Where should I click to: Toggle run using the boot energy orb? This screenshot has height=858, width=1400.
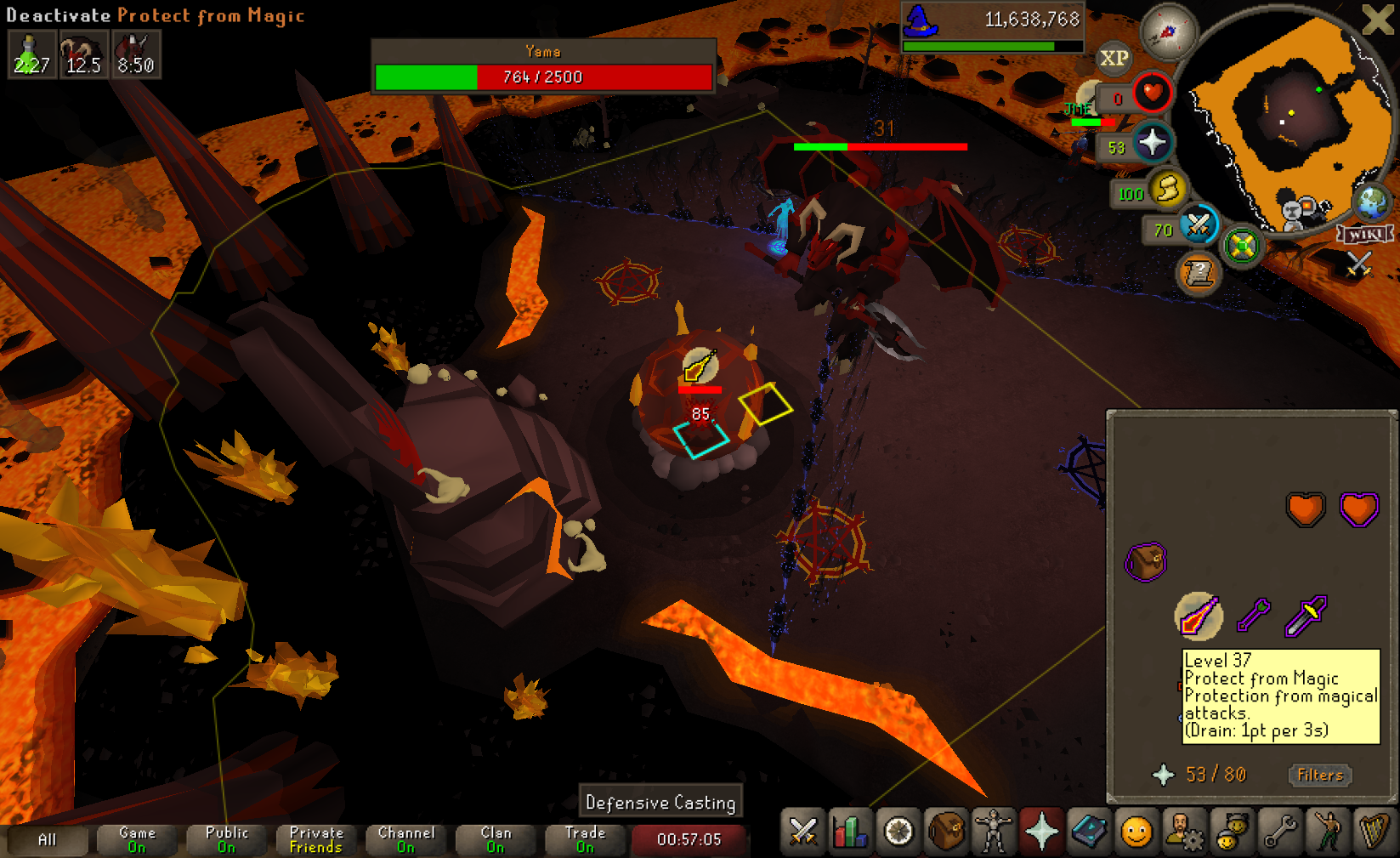[1168, 189]
